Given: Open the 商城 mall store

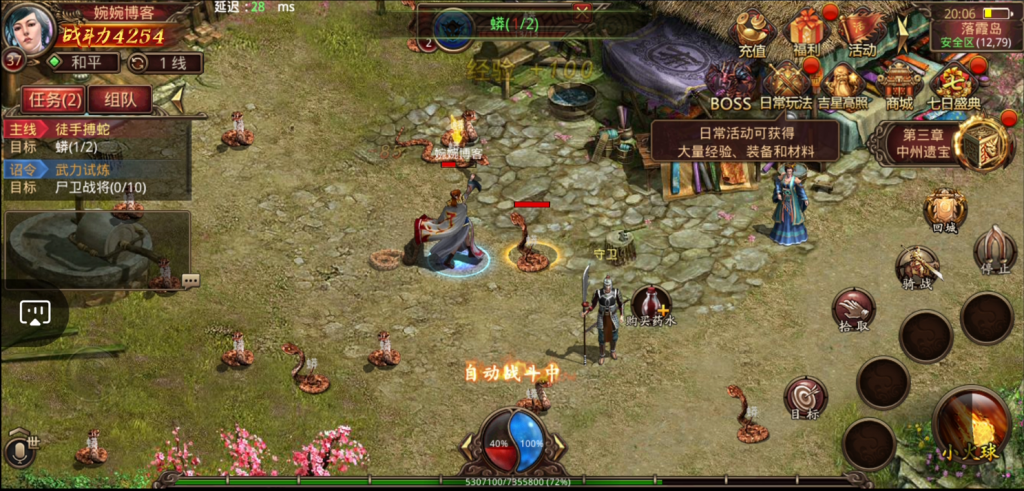Looking at the screenshot, I should (899, 86).
